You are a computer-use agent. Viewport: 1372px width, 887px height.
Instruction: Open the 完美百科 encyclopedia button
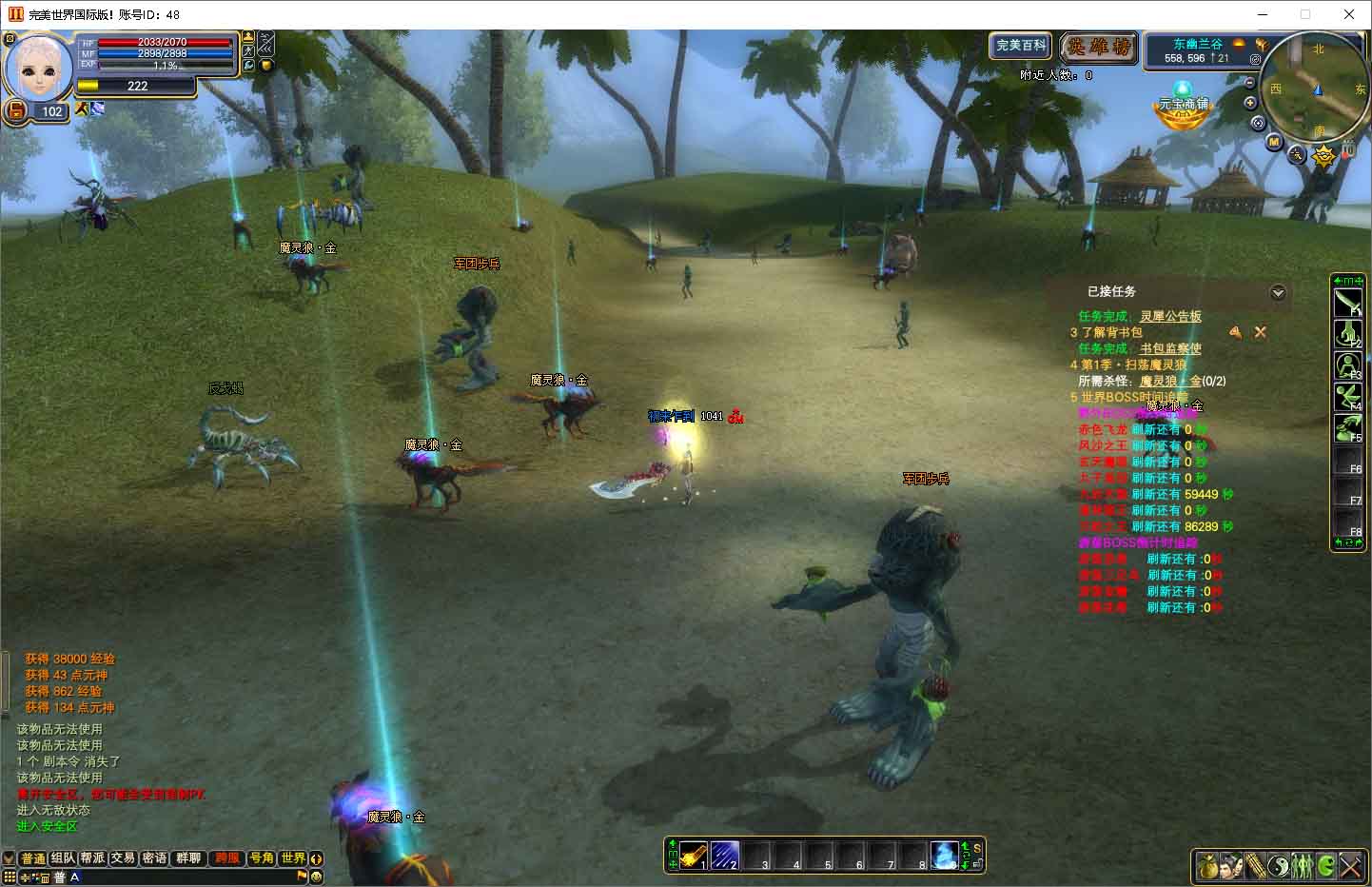tap(1021, 46)
